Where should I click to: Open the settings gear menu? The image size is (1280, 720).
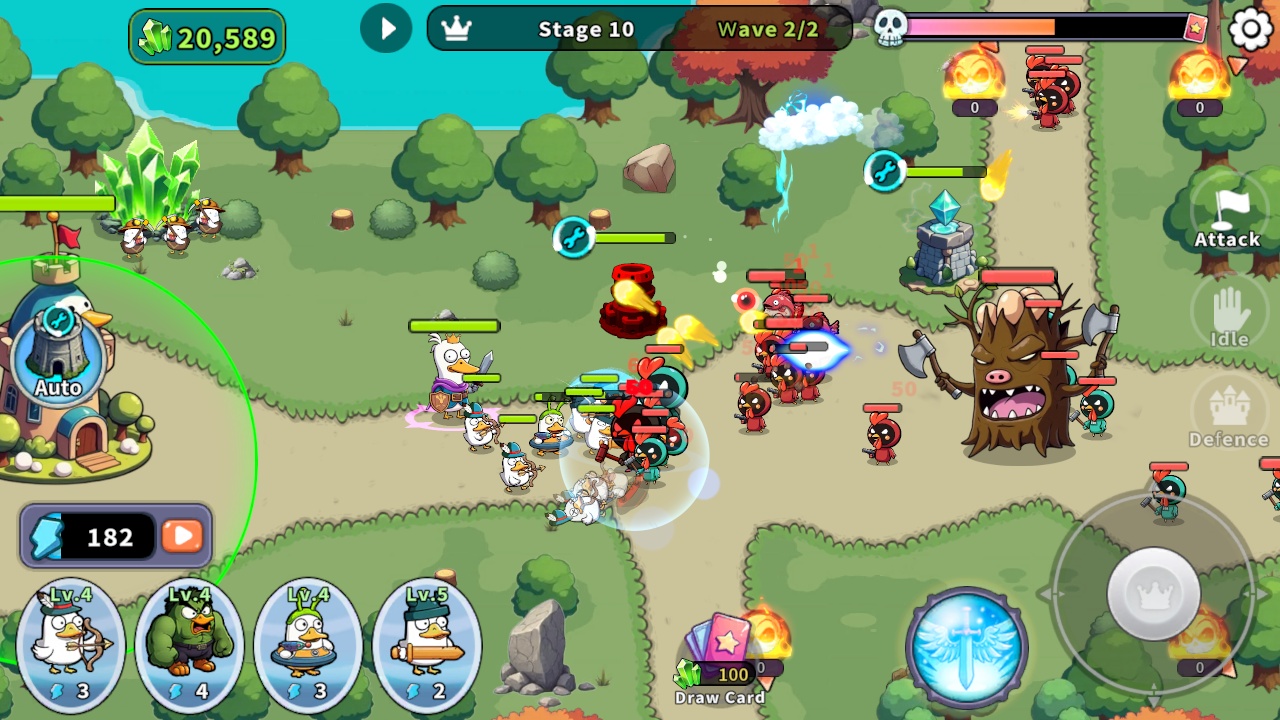coord(1250,29)
